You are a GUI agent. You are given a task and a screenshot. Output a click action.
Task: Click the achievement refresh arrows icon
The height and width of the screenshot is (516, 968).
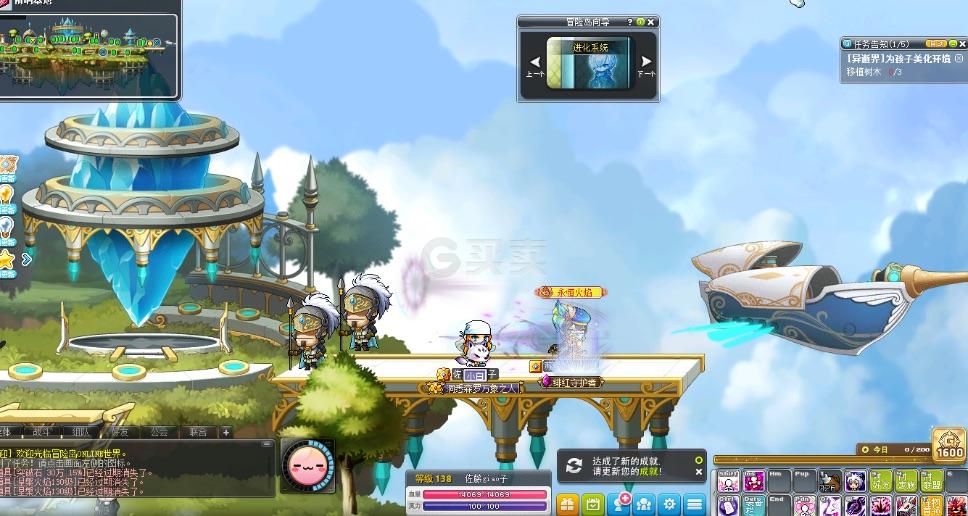574,465
